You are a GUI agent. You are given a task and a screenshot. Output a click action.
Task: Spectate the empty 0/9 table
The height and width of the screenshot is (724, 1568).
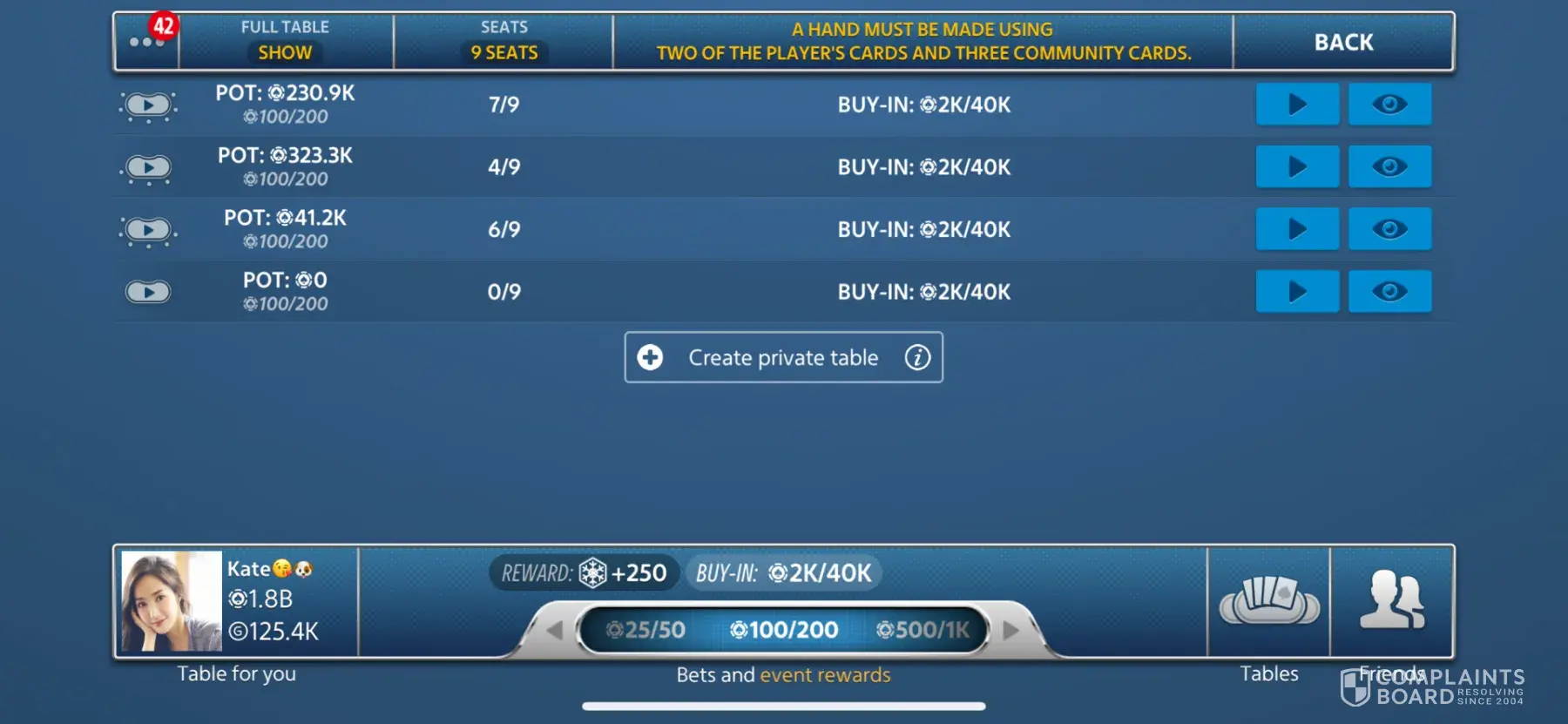click(x=1389, y=292)
